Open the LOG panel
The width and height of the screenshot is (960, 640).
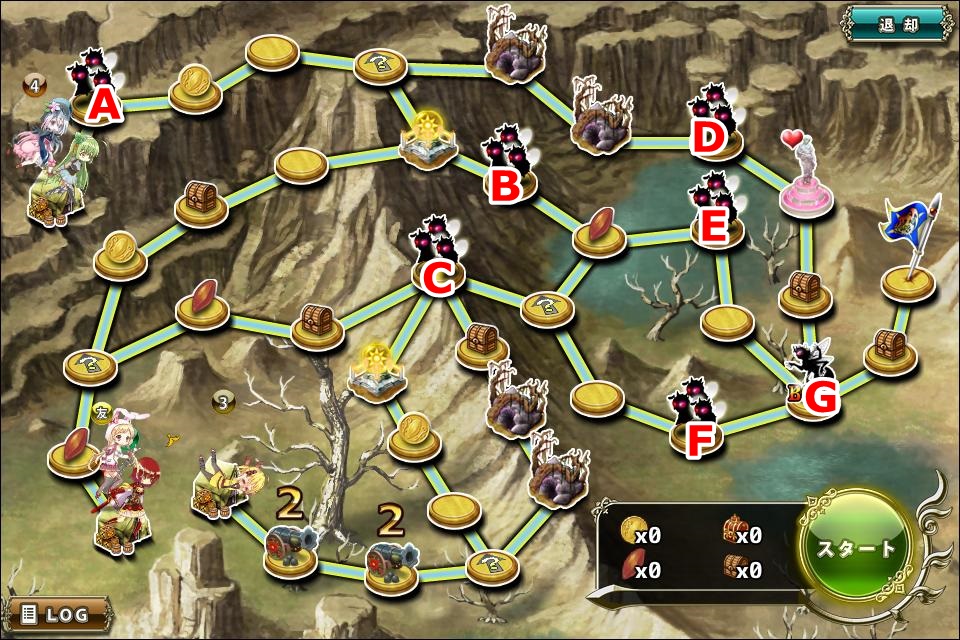tap(58, 612)
